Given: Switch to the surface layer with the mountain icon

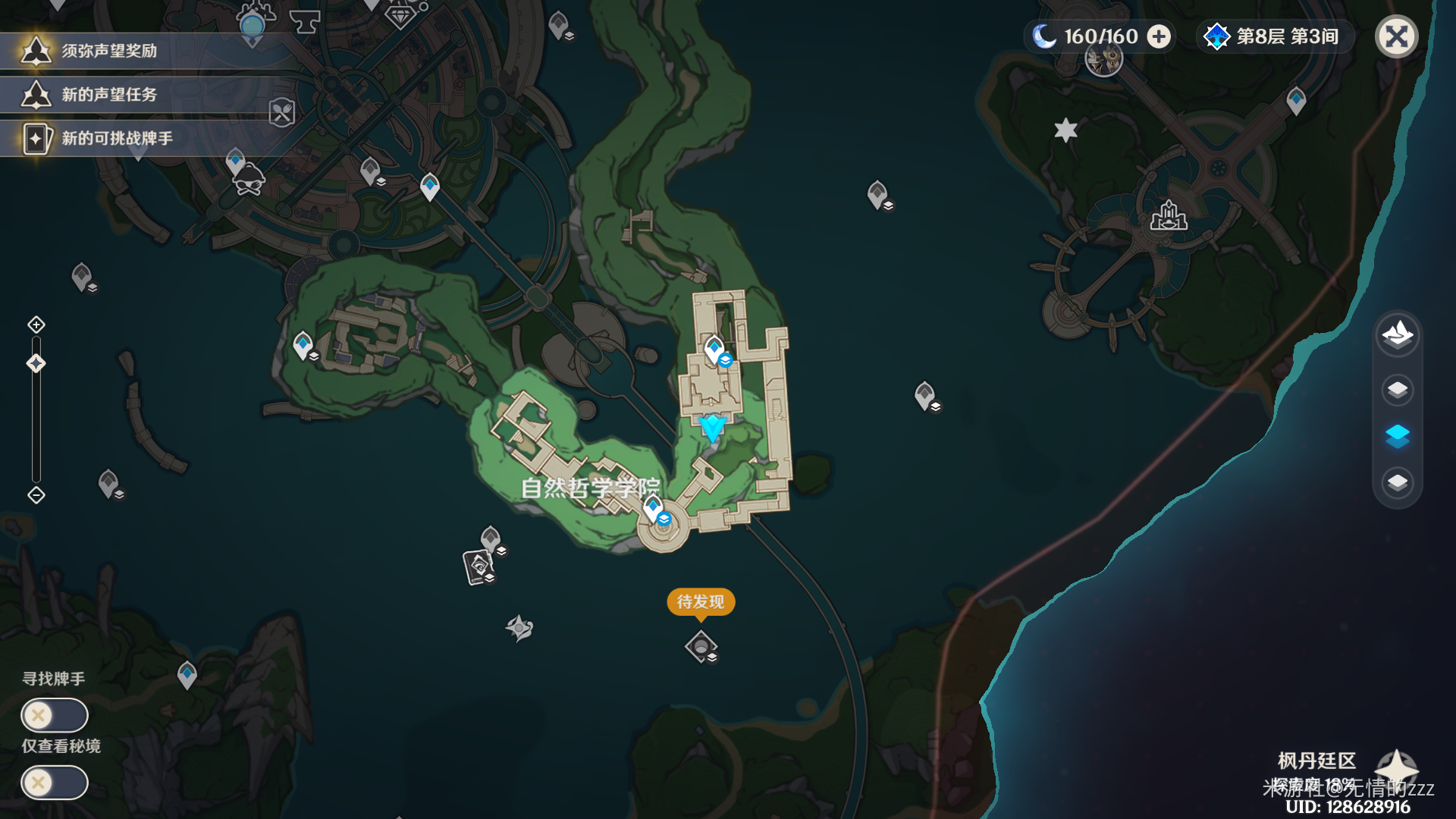Looking at the screenshot, I should click(1397, 334).
